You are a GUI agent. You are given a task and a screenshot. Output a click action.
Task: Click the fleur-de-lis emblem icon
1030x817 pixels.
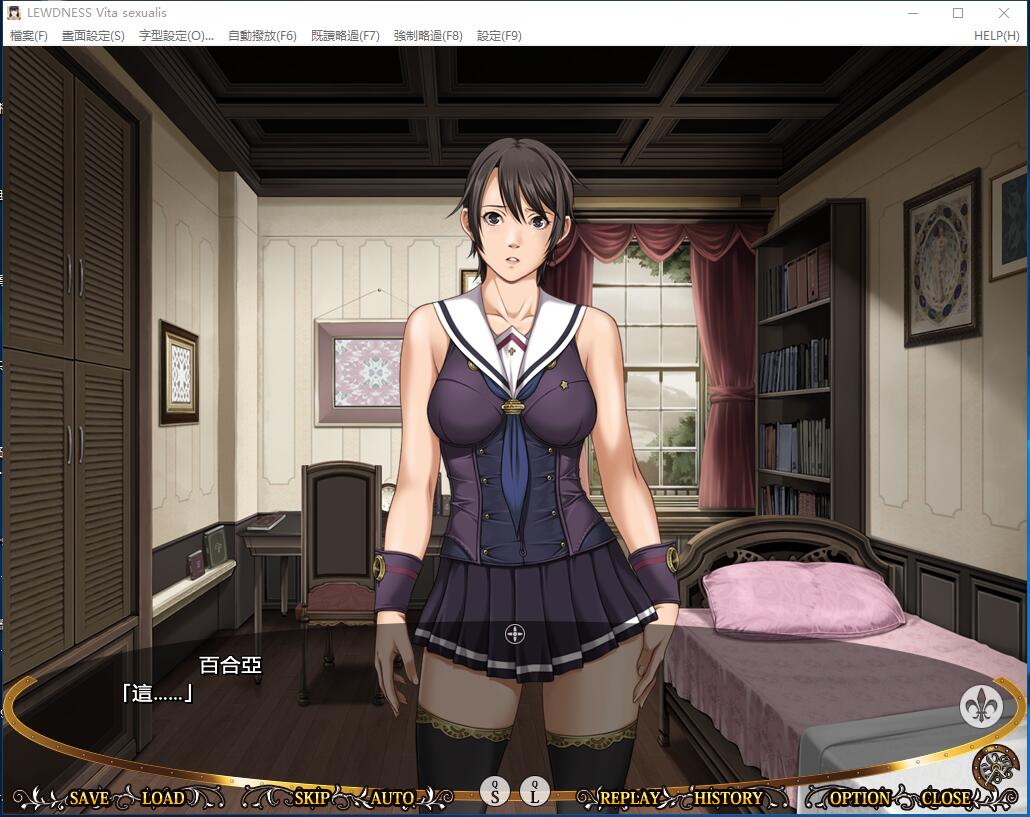pos(981,706)
